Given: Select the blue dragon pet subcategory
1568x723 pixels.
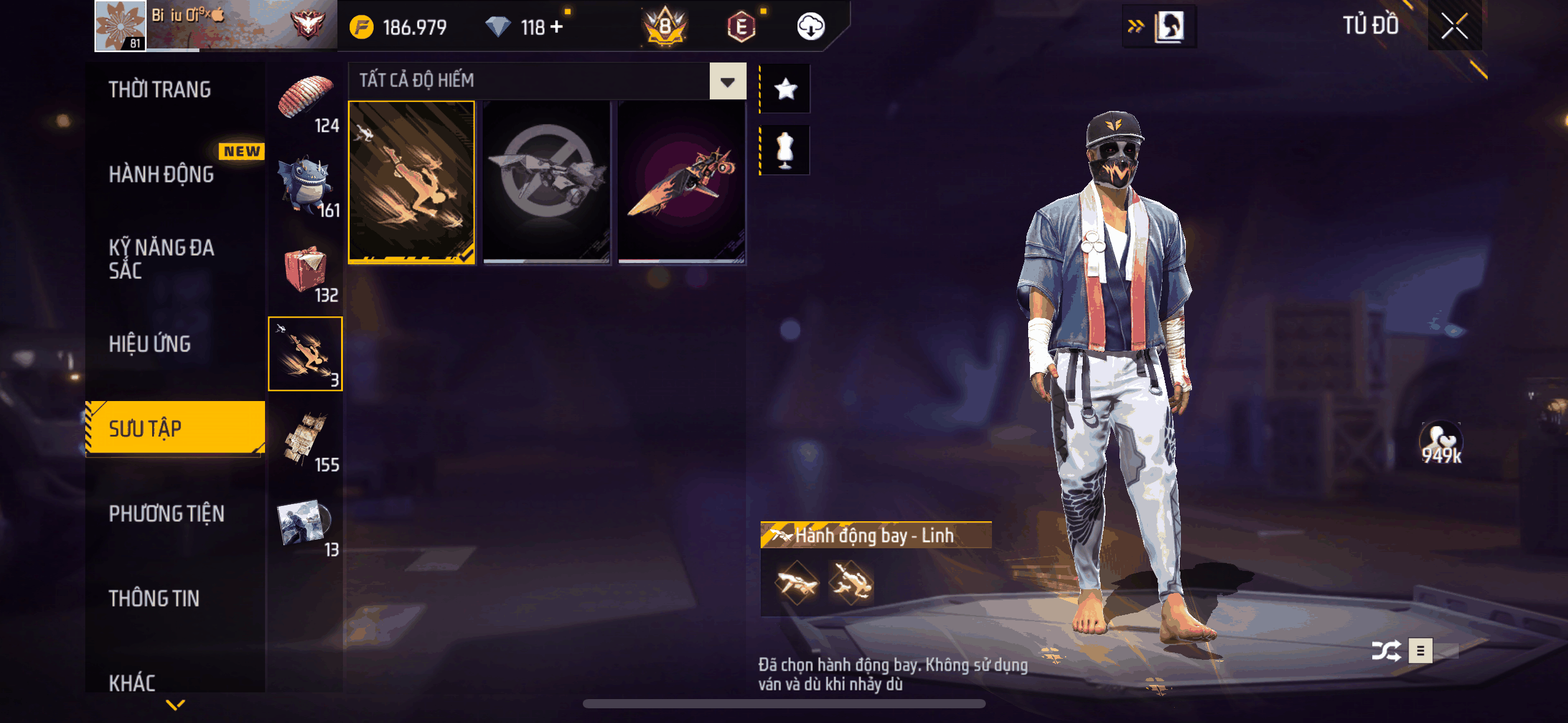Looking at the screenshot, I should pyautogui.click(x=306, y=185).
